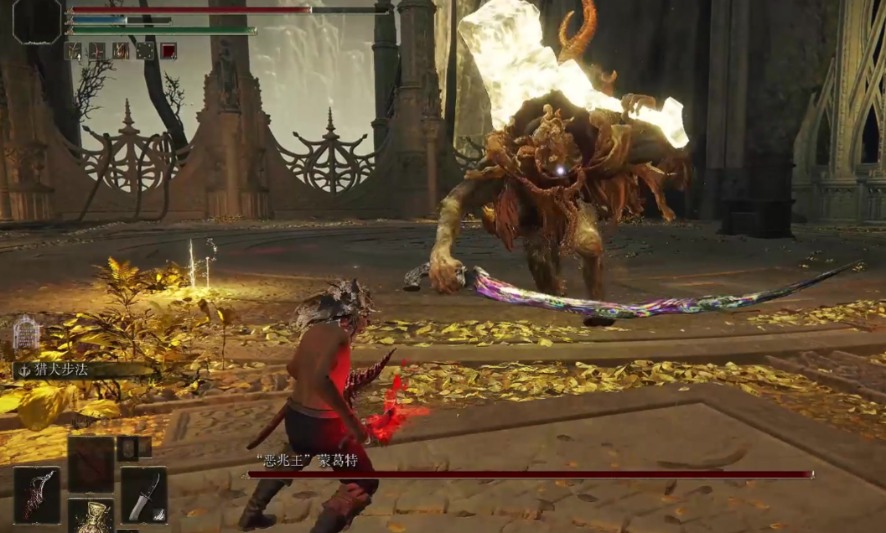Open the octagonal compass panel
This screenshot has width=886, height=533.
pyautogui.click(x=37, y=20)
